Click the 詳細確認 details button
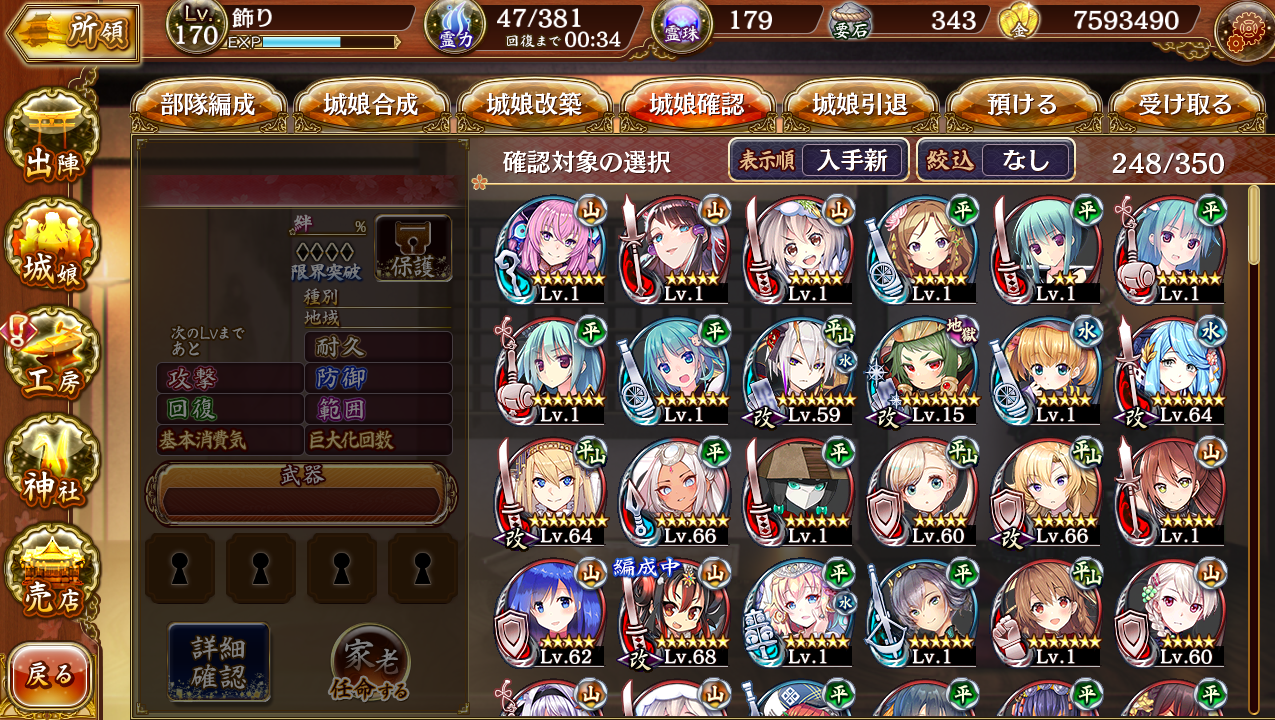The height and width of the screenshot is (720, 1275). pos(218,662)
